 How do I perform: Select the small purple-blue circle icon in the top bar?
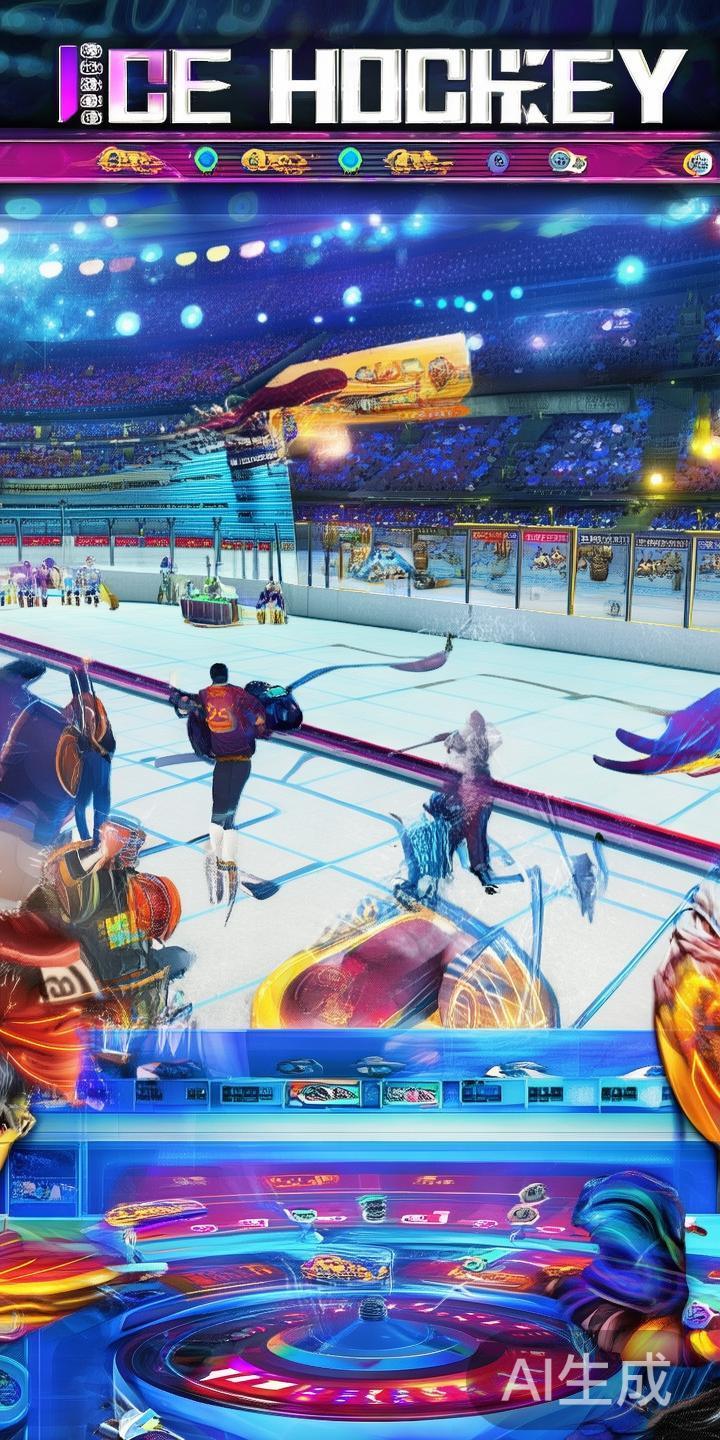(497, 161)
